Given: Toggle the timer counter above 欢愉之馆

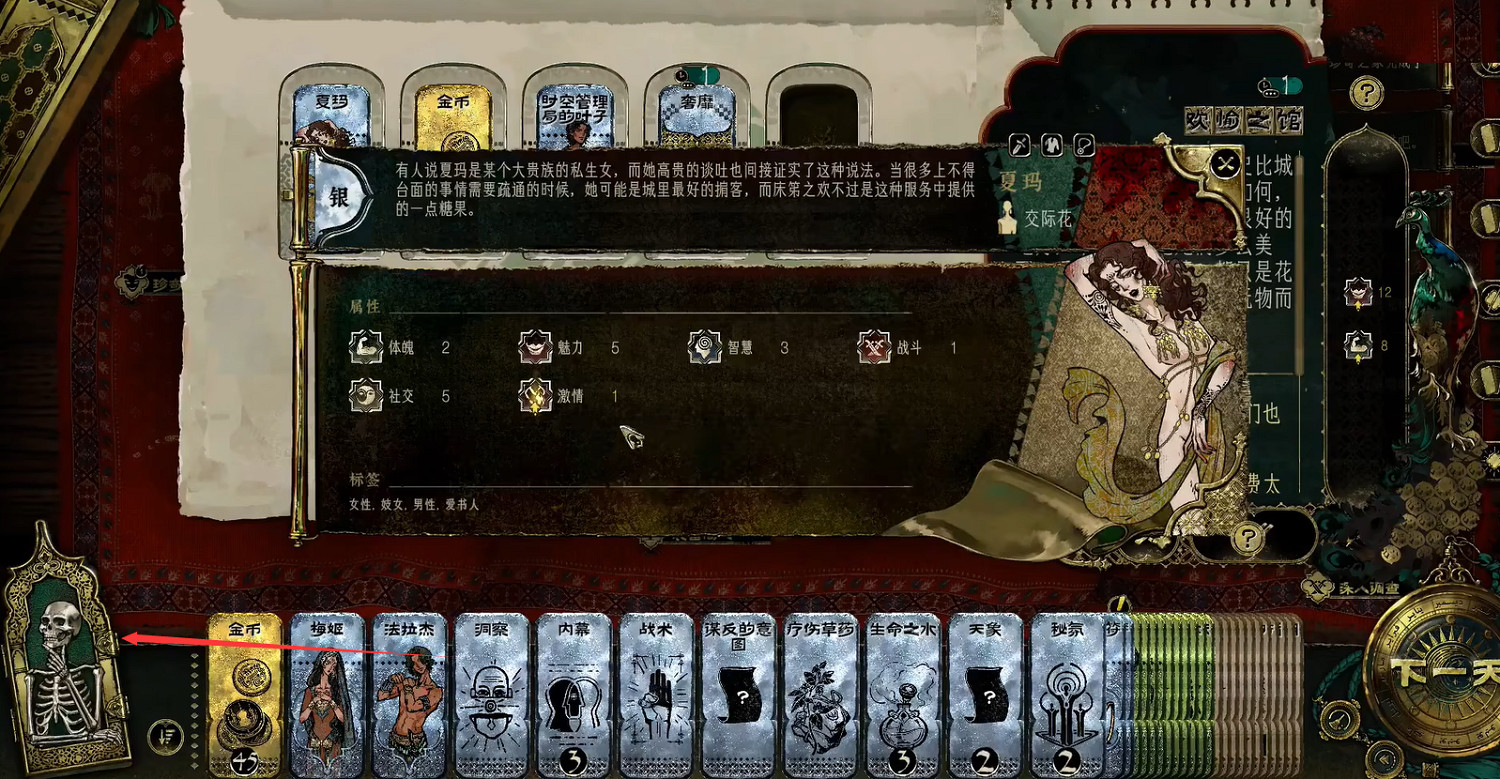Looking at the screenshot, I should (1281, 85).
